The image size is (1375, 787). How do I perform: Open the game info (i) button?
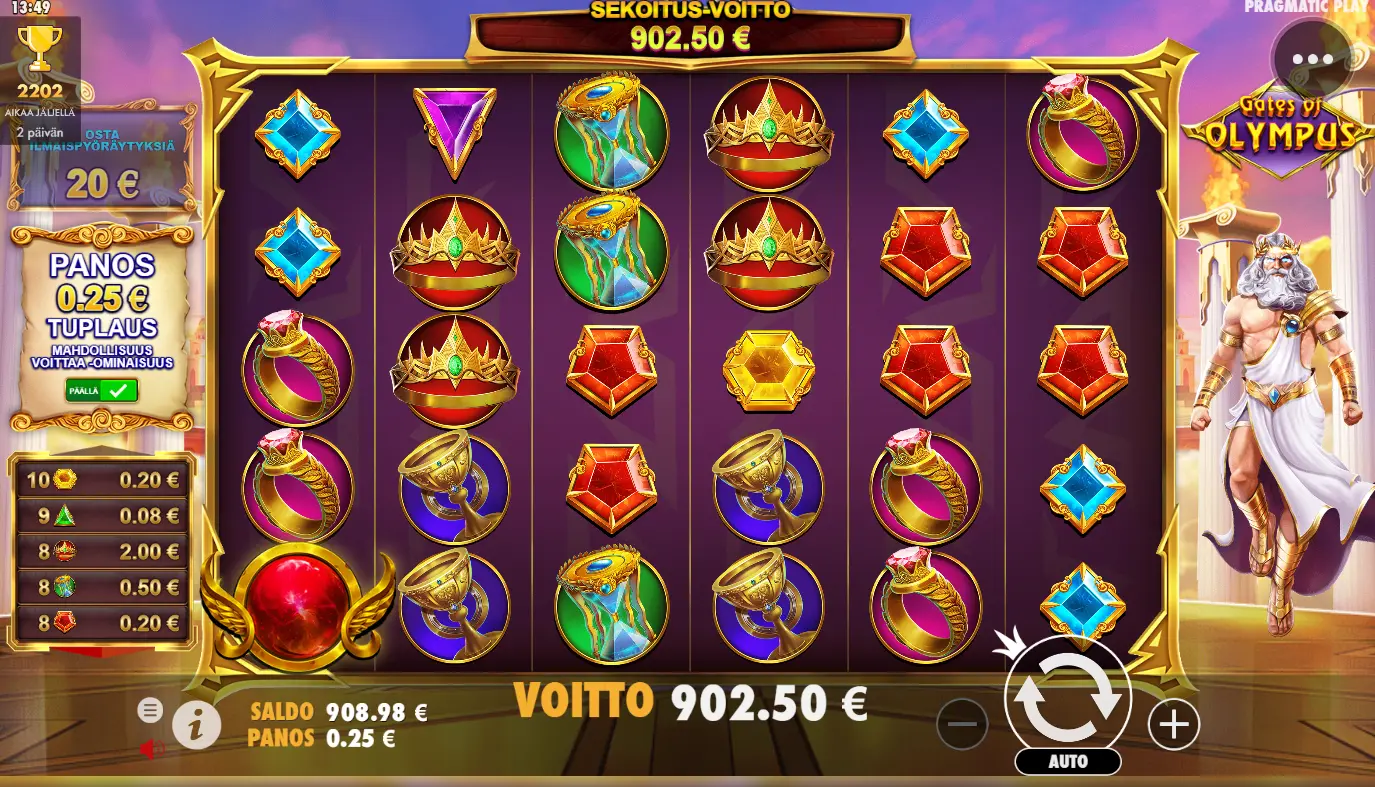[196, 724]
